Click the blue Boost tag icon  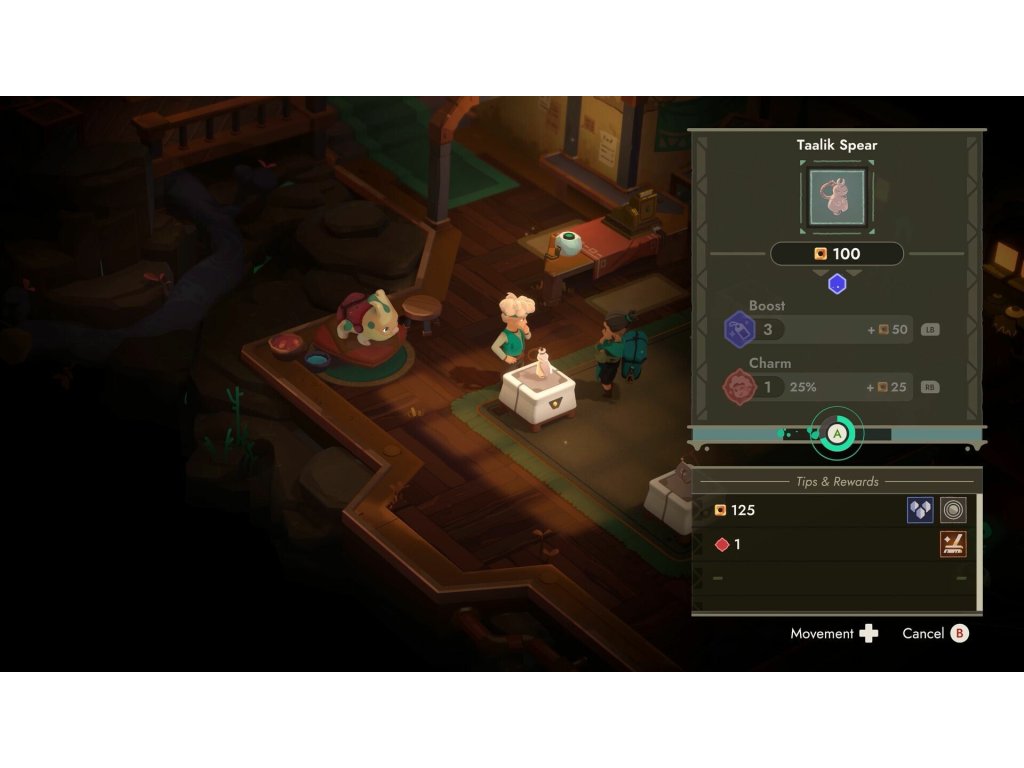740,329
